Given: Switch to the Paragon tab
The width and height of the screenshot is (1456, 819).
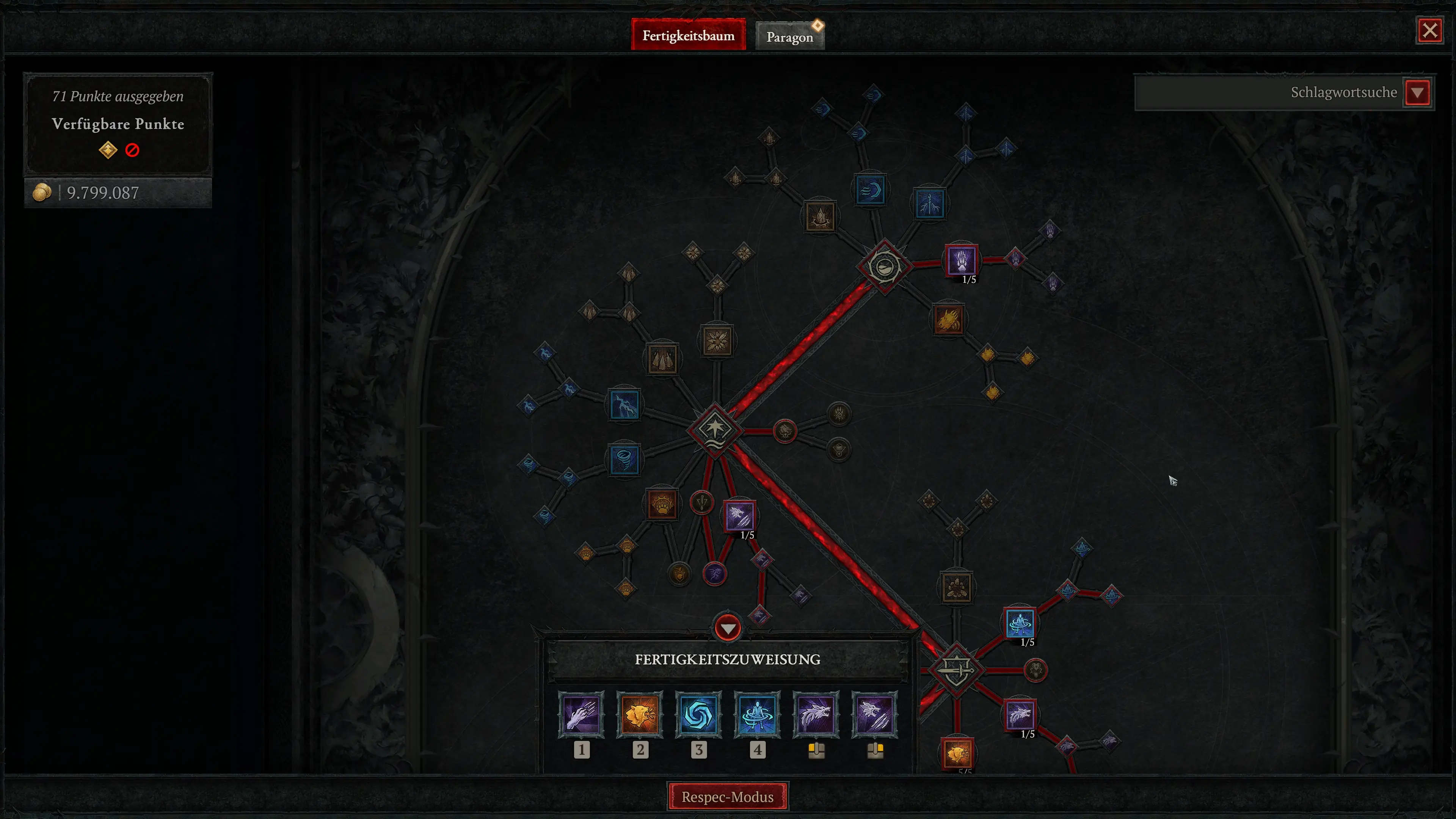Looking at the screenshot, I should [789, 36].
